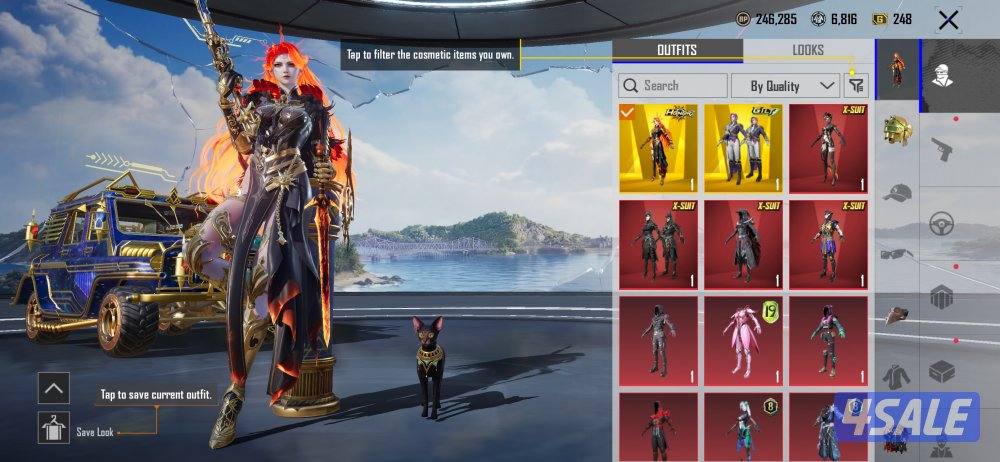1000x462 pixels.
Task: Switch to the Looks tab
Action: click(808, 50)
